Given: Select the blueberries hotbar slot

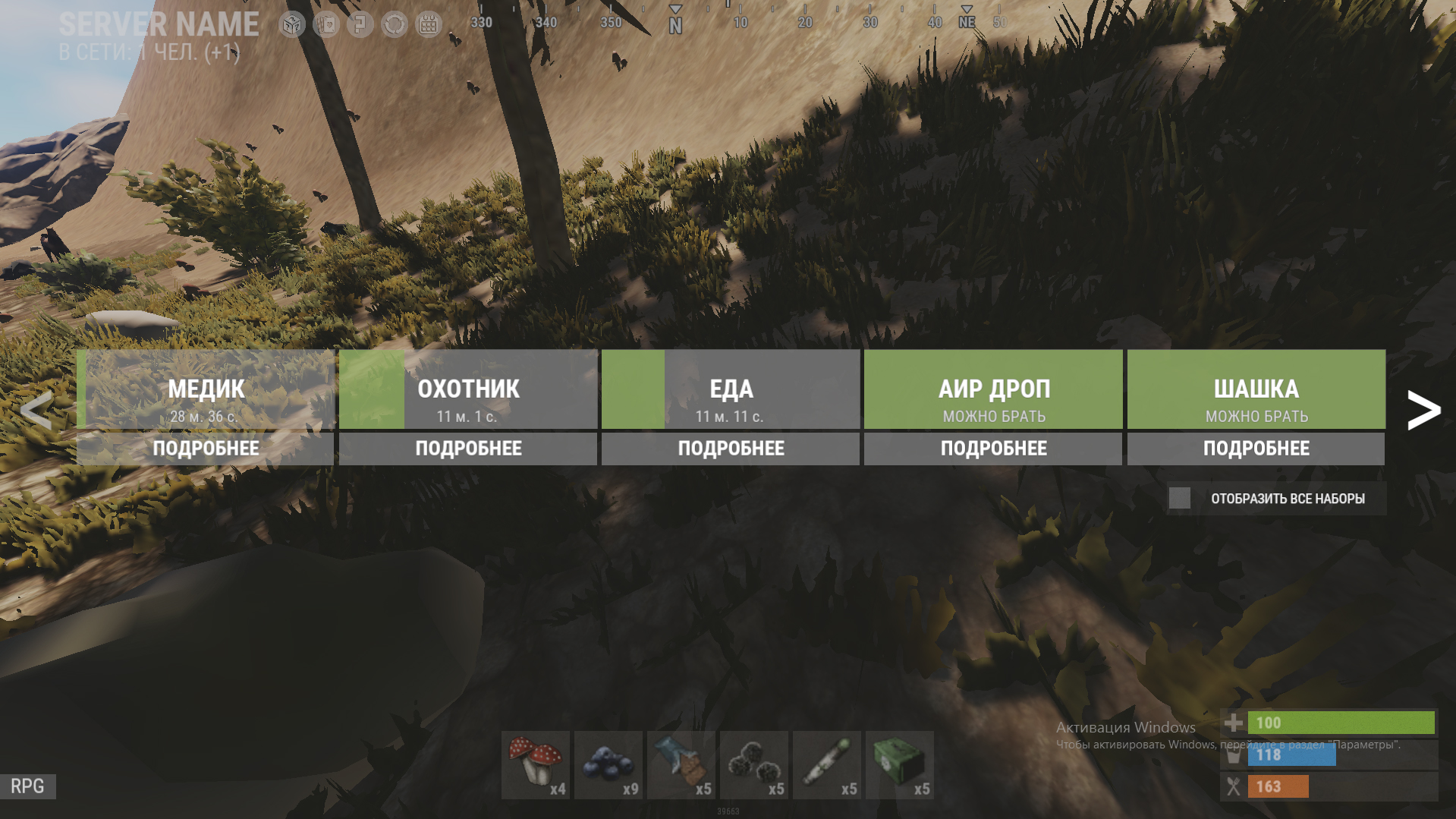Looking at the screenshot, I should [x=609, y=765].
